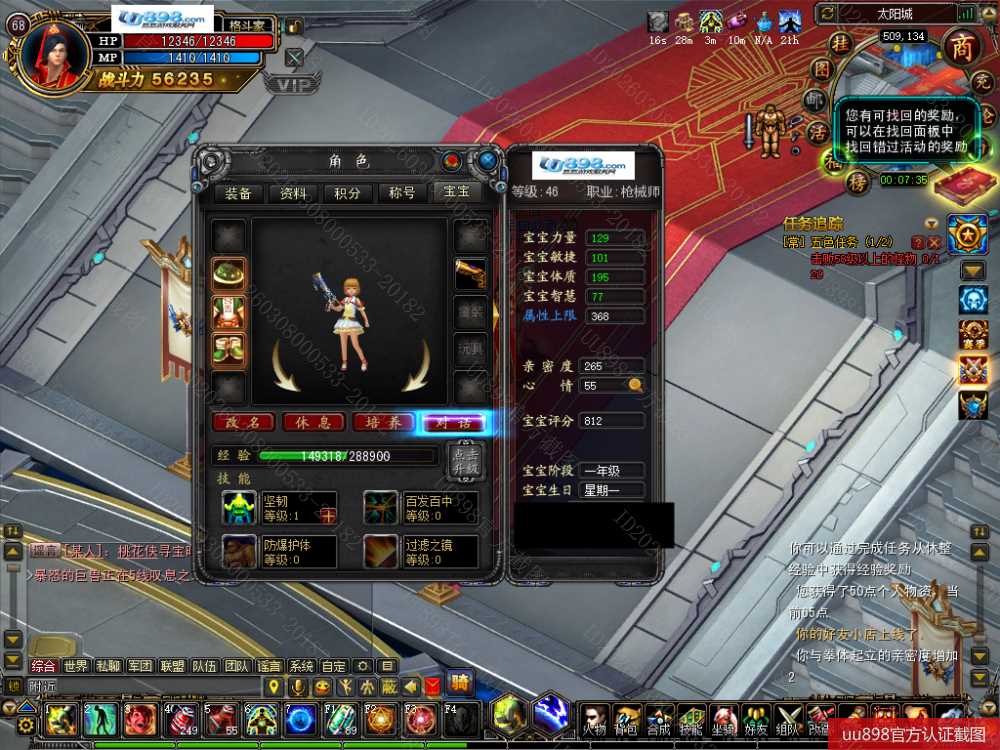Open the 培养 nurture button
The image size is (1000, 750).
[x=383, y=423]
